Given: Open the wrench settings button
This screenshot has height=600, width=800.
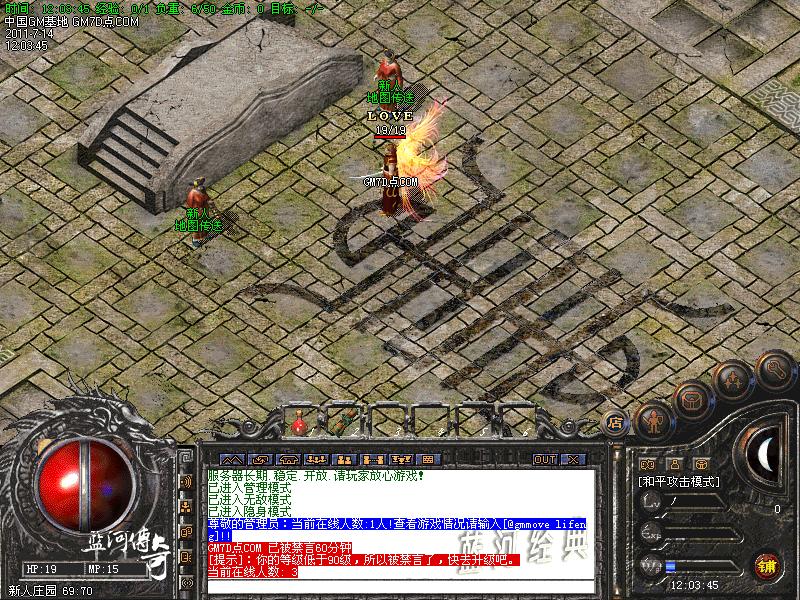Looking at the screenshot, I should 774,371.
